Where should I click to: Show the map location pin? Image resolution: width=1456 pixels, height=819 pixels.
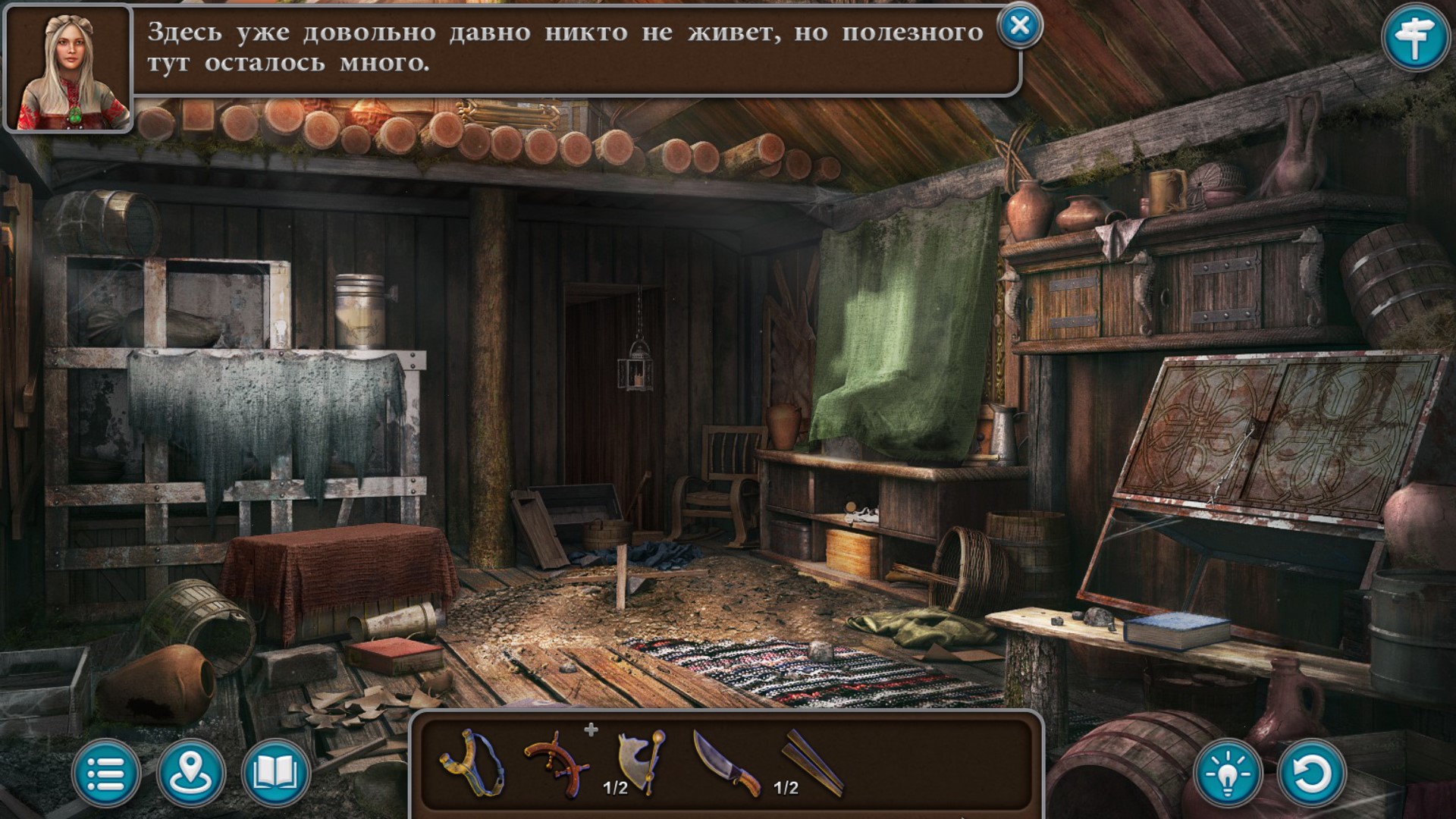point(191,774)
